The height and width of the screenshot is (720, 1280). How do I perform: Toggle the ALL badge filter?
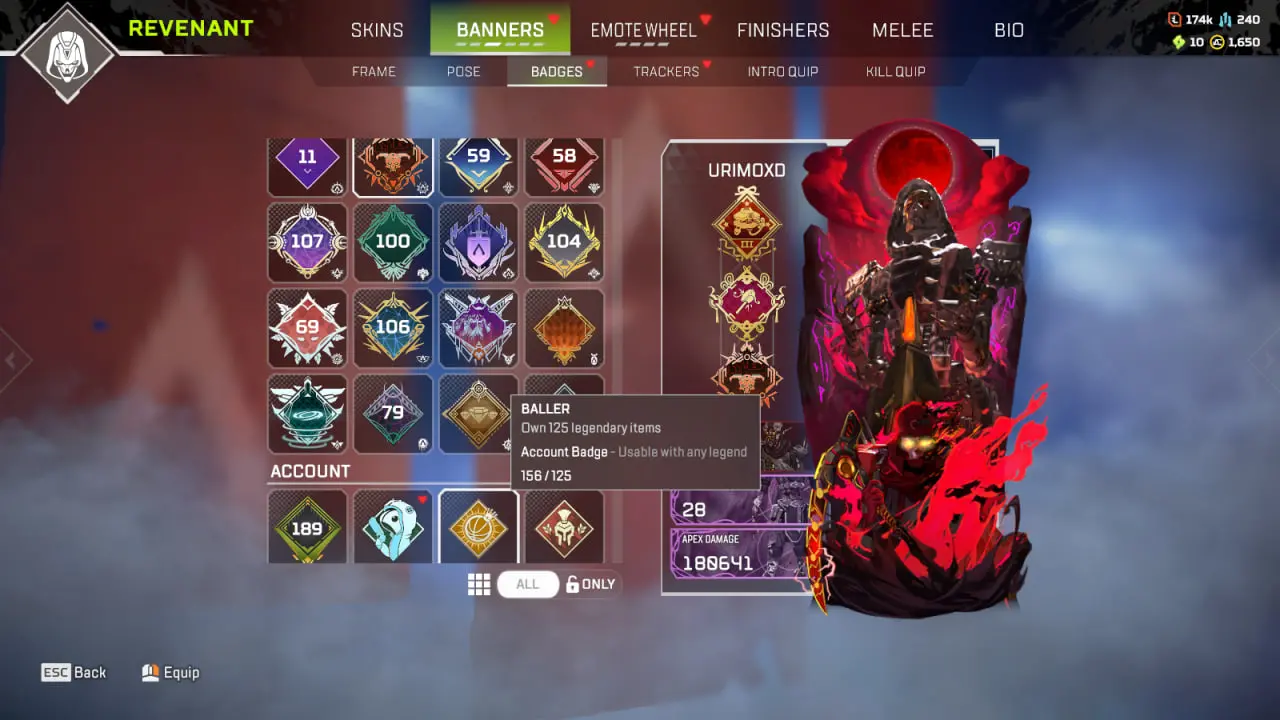coord(527,584)
